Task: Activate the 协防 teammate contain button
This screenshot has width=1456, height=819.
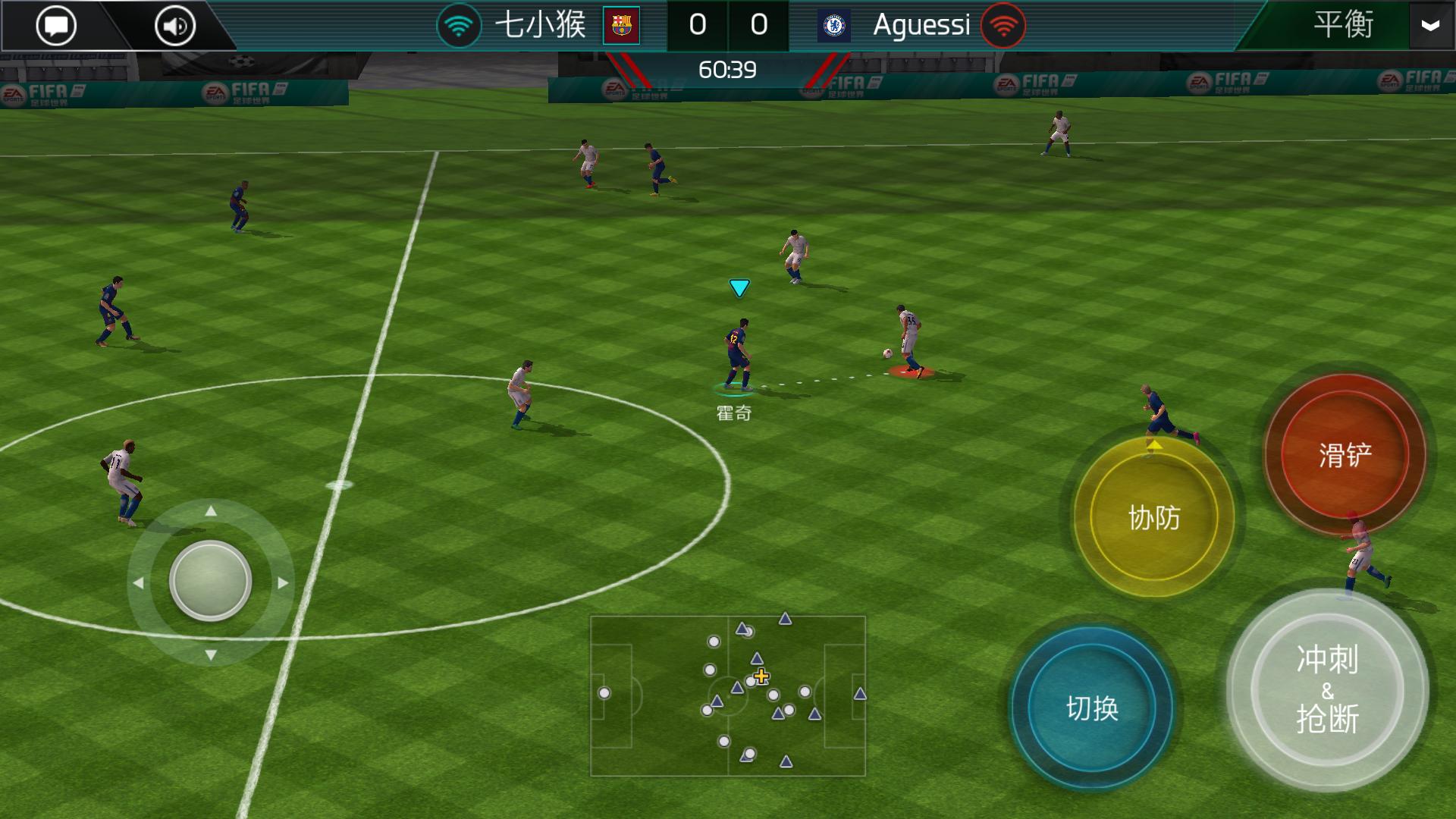Action: click(x=1156, y=519)
